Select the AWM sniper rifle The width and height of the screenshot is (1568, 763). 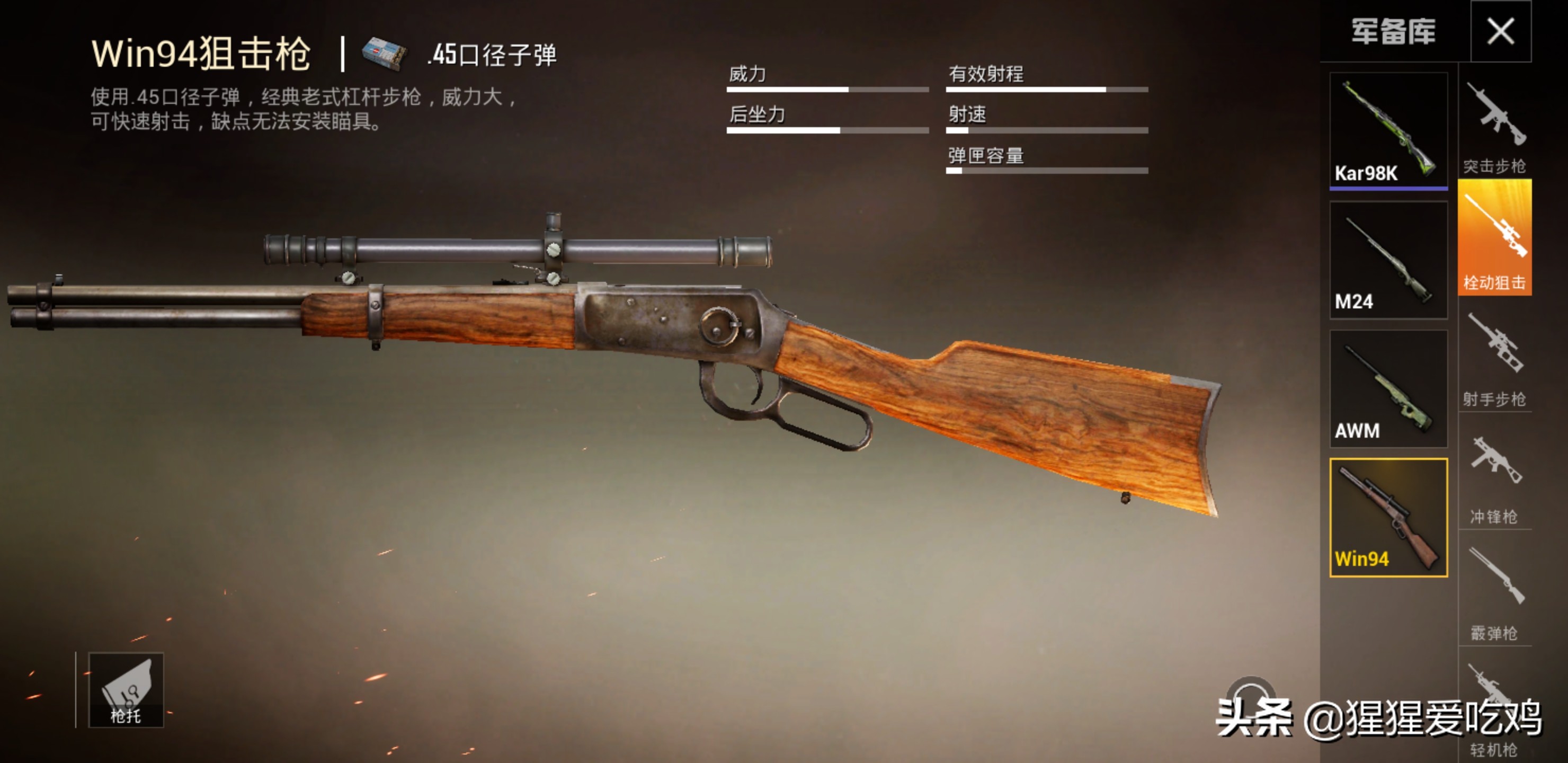tap(1388, 389)
